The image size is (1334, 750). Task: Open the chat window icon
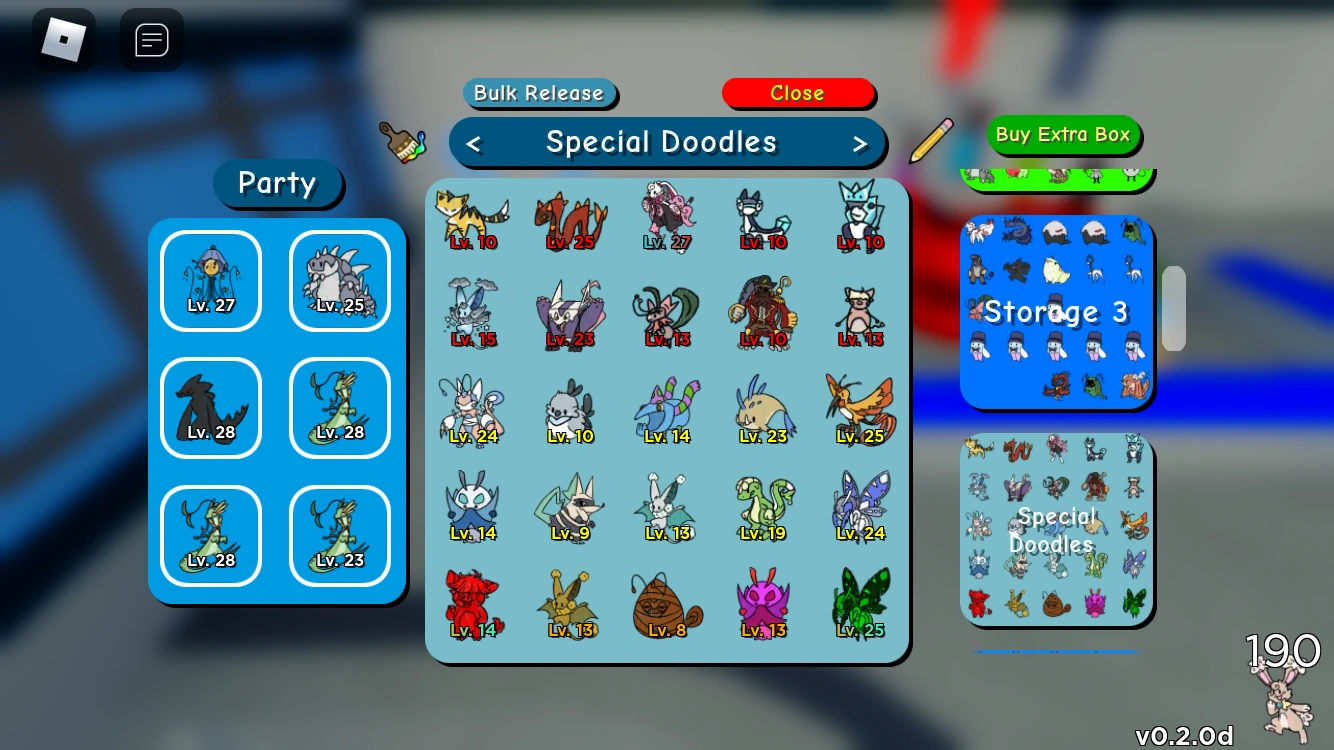(x=151, y=40)
